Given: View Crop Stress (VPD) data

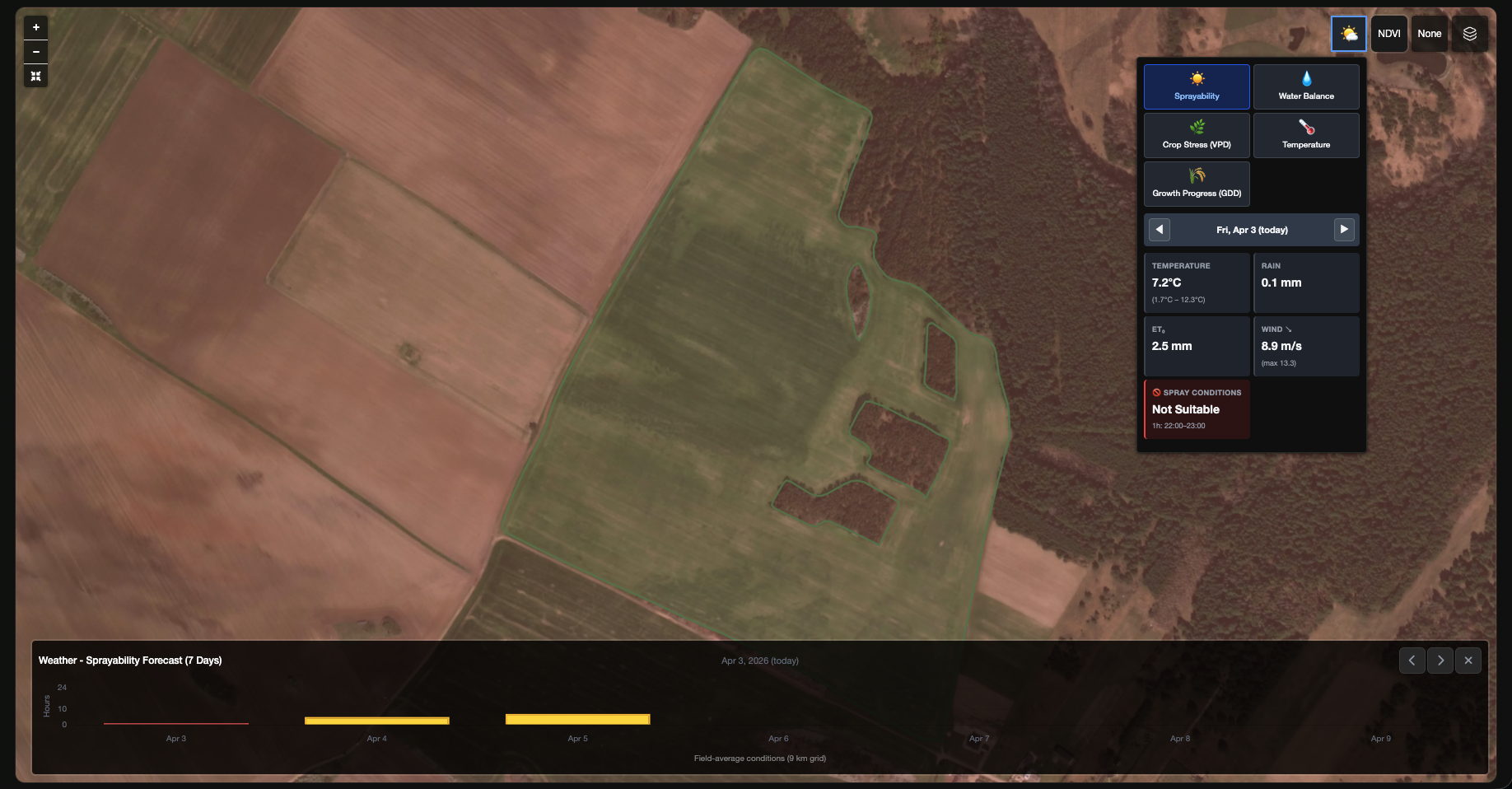Looking at the screenshot, I should click(x=1196, y=135).
